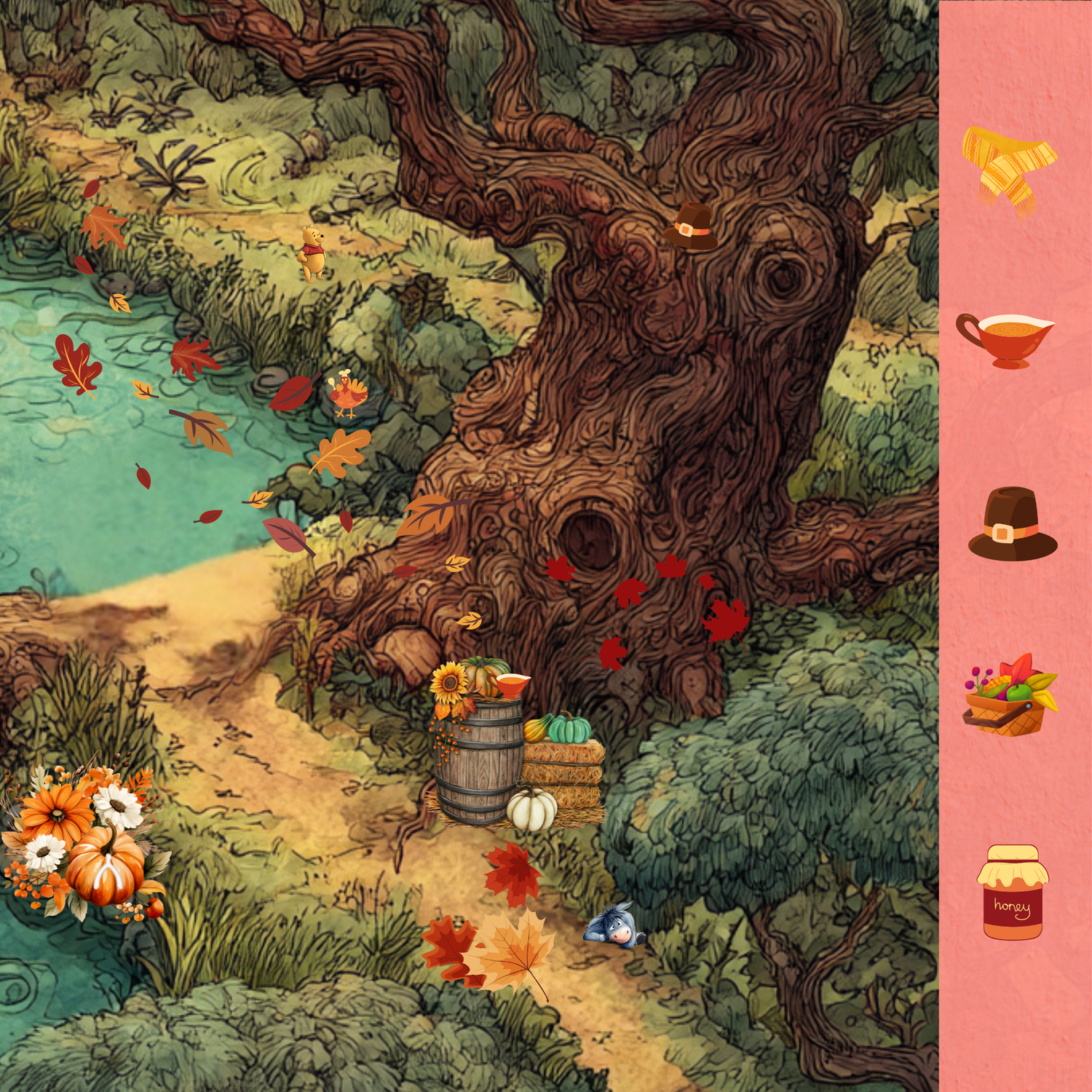Pick the honey jar in the item list
This screenshot has height=1092, width=1092.
point(1013,893)
